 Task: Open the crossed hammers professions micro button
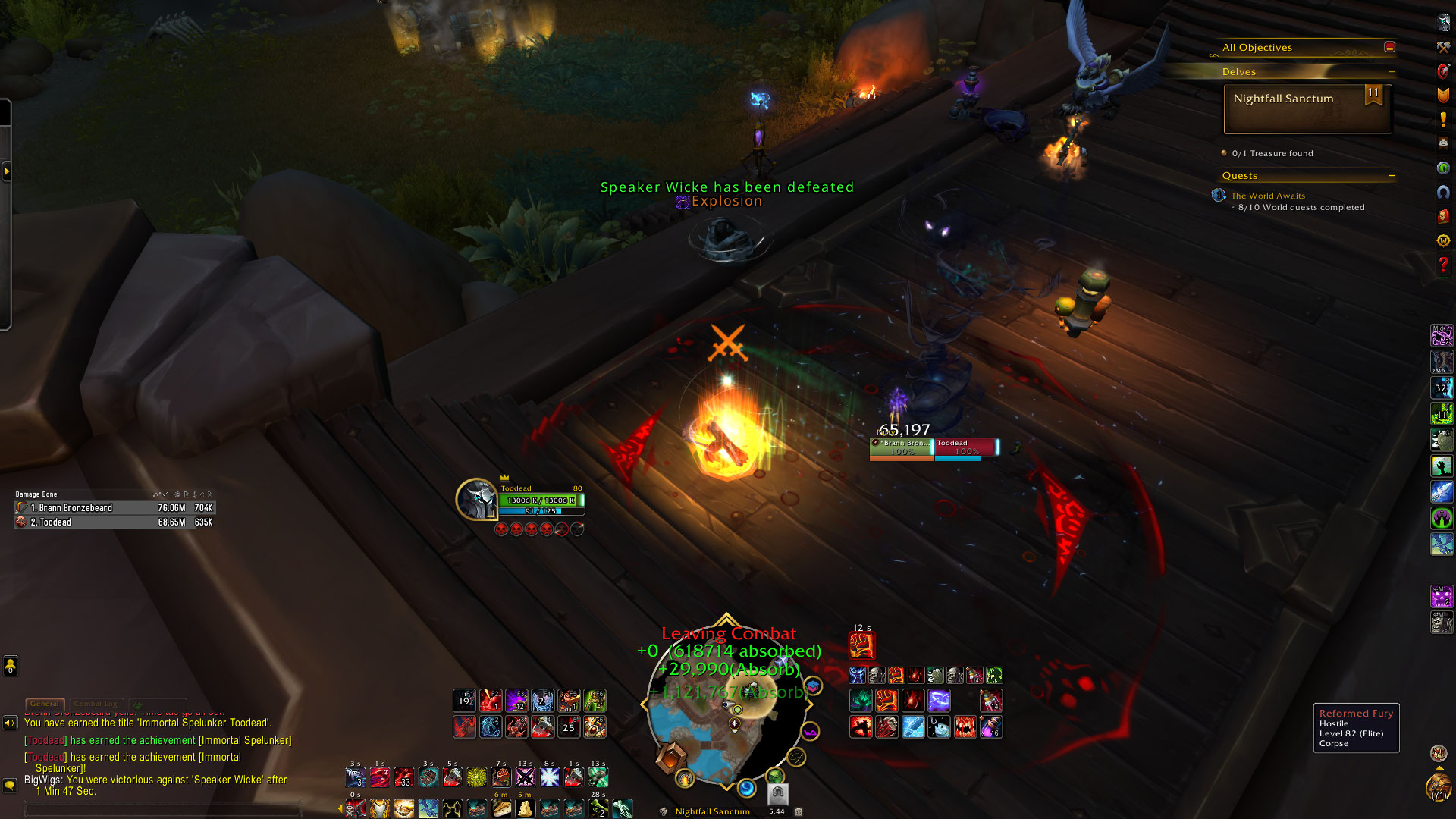[x=1443, y=47]
